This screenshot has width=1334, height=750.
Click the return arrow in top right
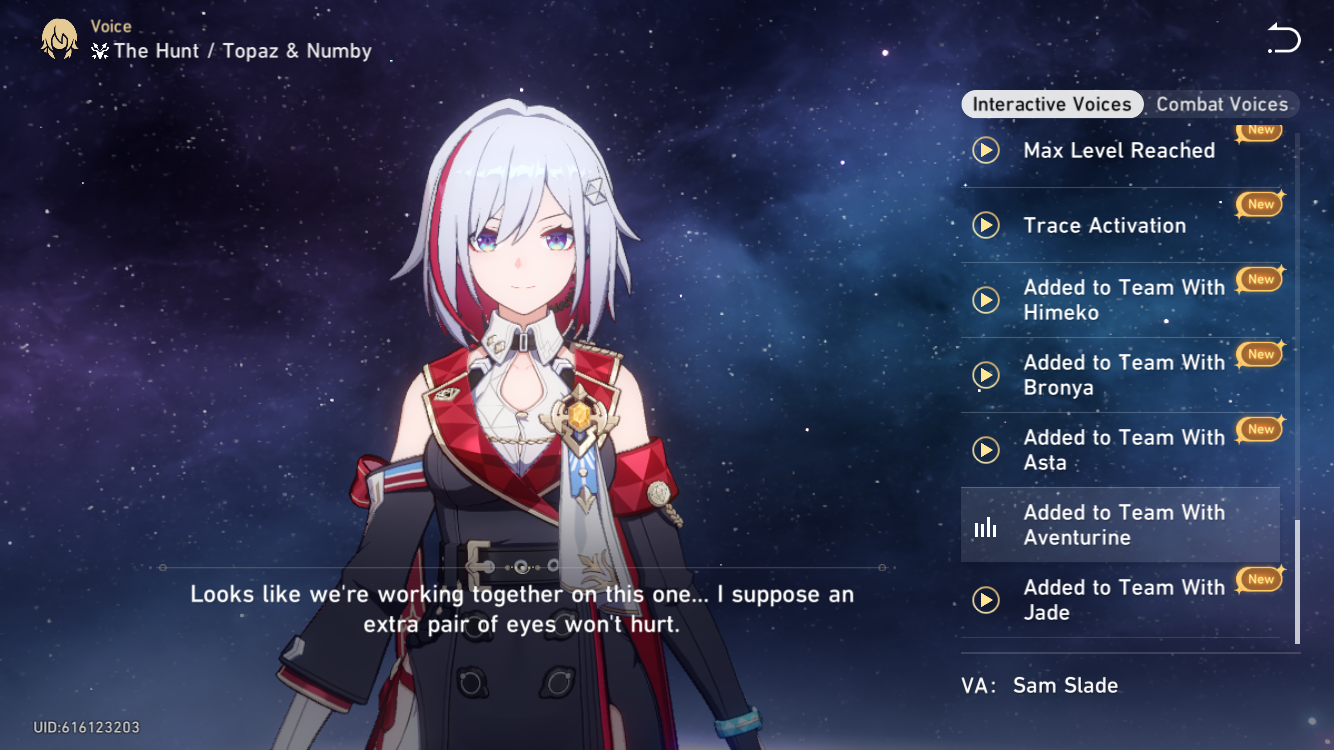(x=1283, y=37)
